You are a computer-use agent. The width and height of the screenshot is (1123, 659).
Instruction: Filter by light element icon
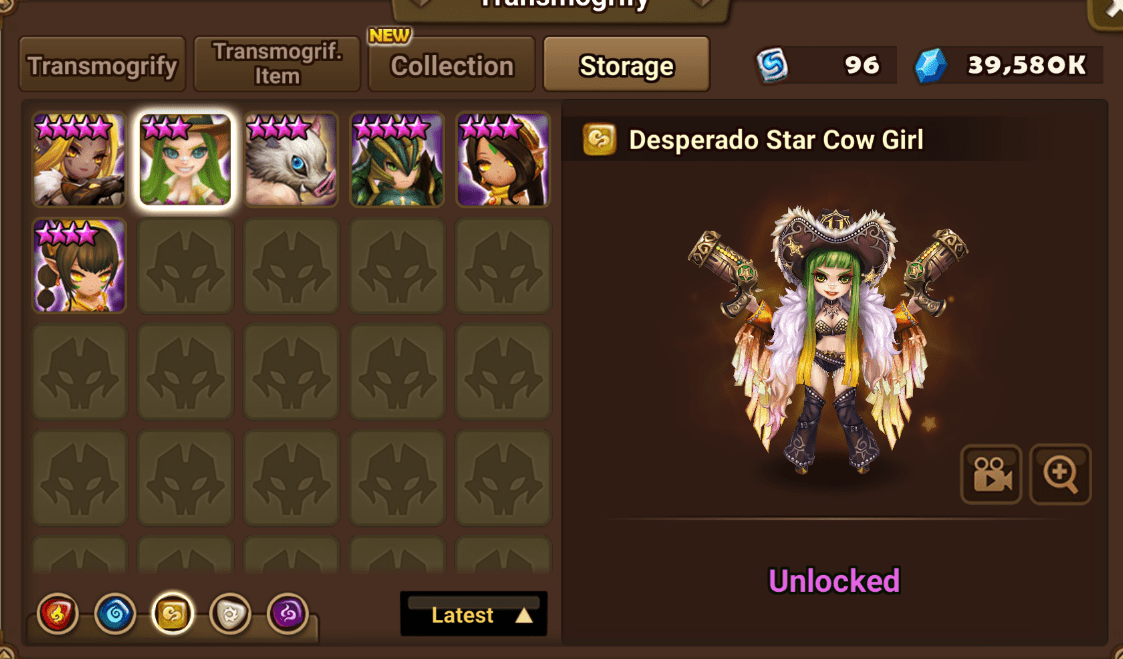coord(230,614)
